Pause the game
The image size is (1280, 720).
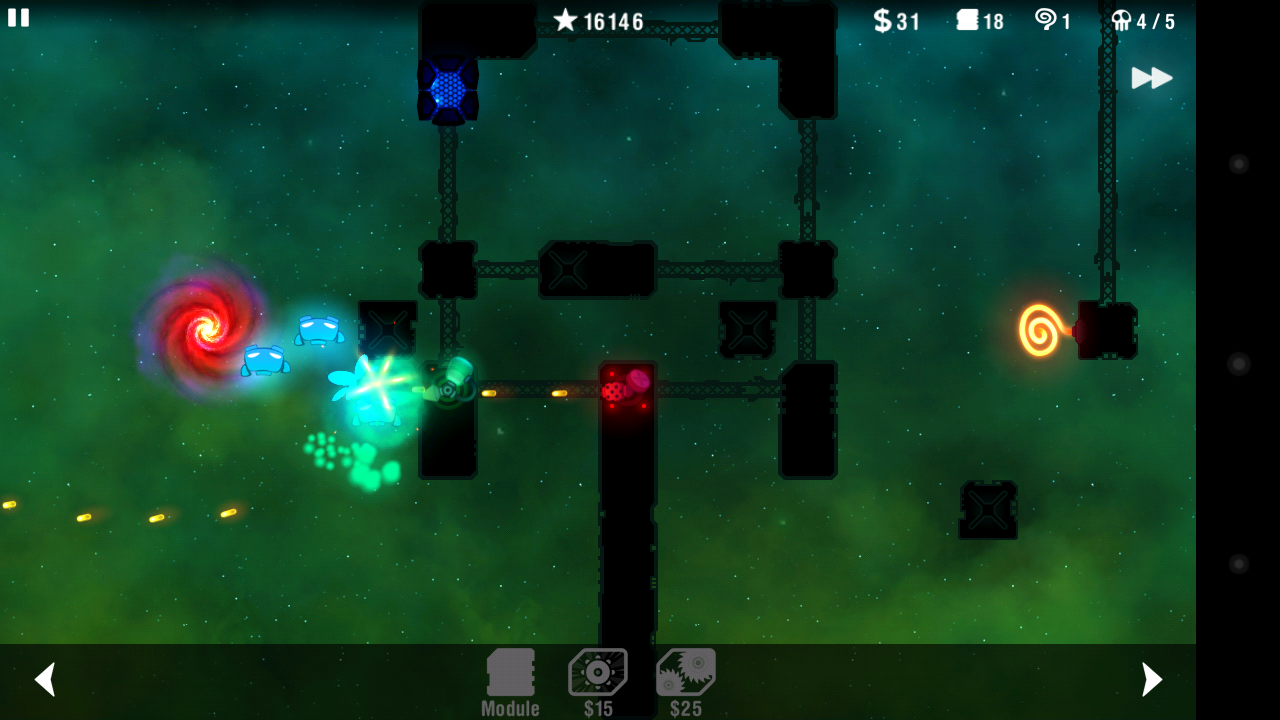[18, 17]
